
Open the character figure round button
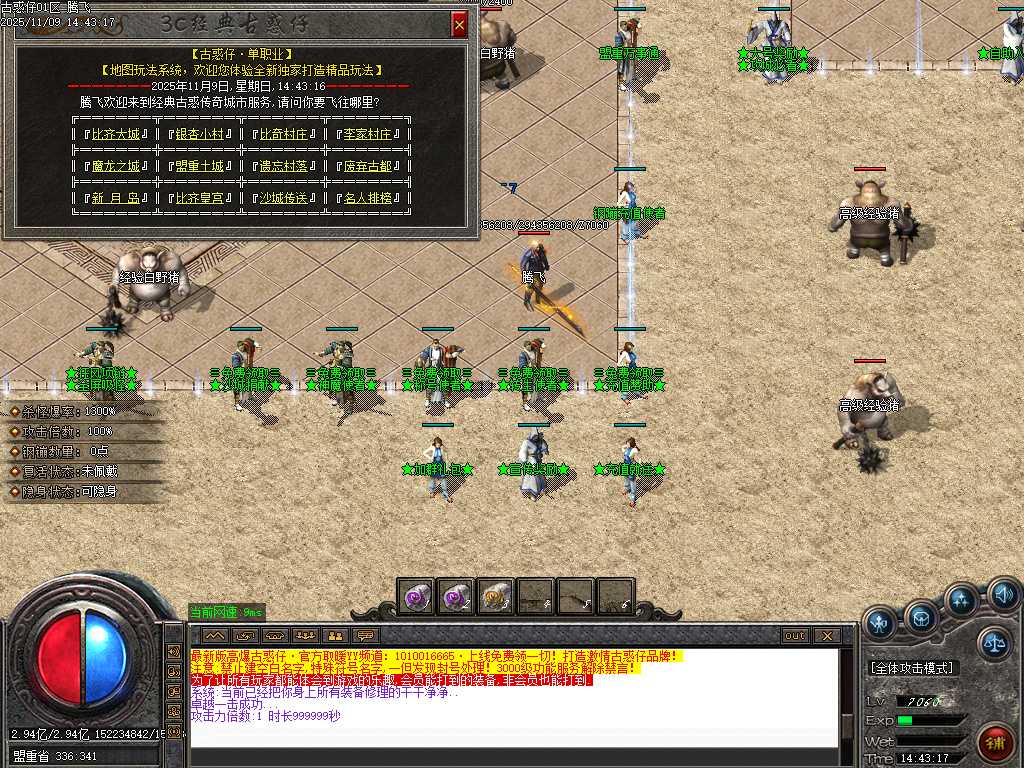click(880, 622)
